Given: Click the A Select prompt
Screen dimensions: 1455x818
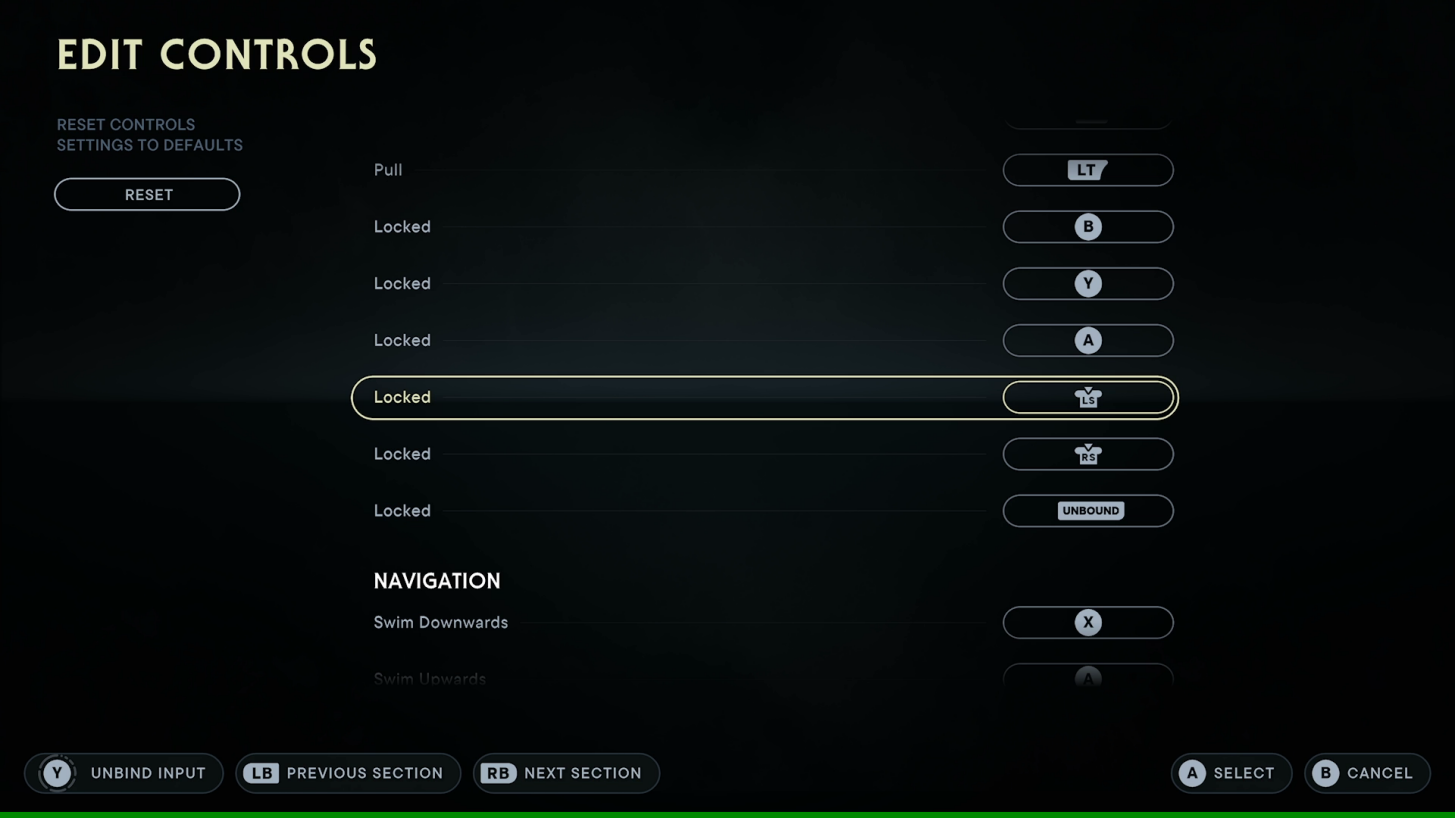Looking at the screenshot, I should pyautogui.click(x=1231, y=772).
